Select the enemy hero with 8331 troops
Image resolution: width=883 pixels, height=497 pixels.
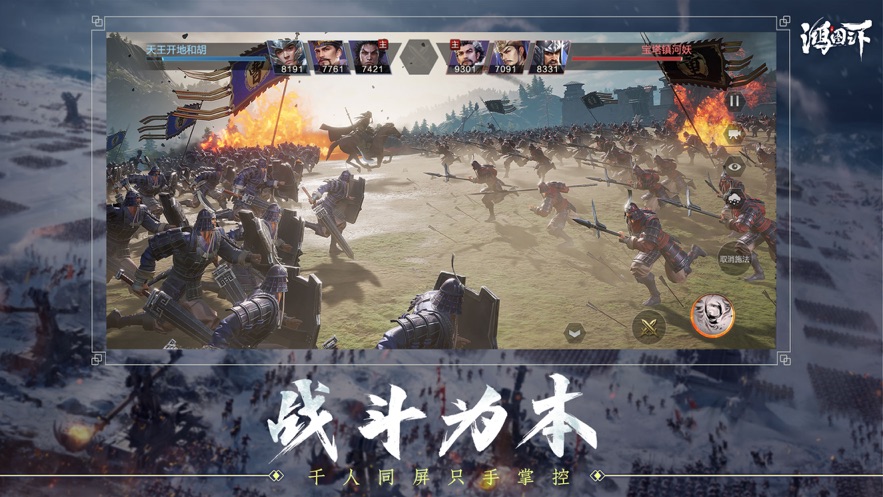(549, 56)
